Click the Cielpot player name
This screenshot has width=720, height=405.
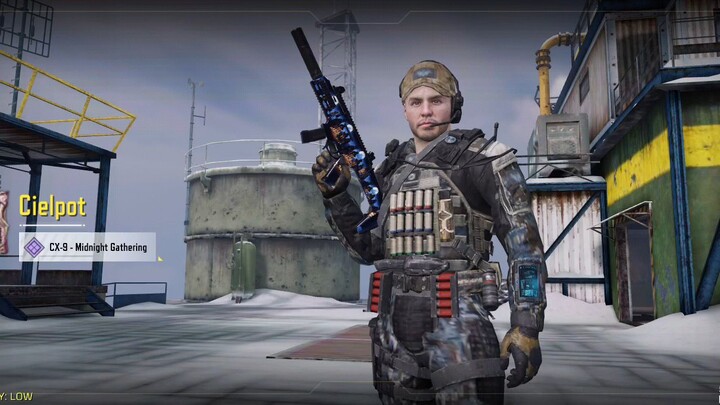pos(52,207)
